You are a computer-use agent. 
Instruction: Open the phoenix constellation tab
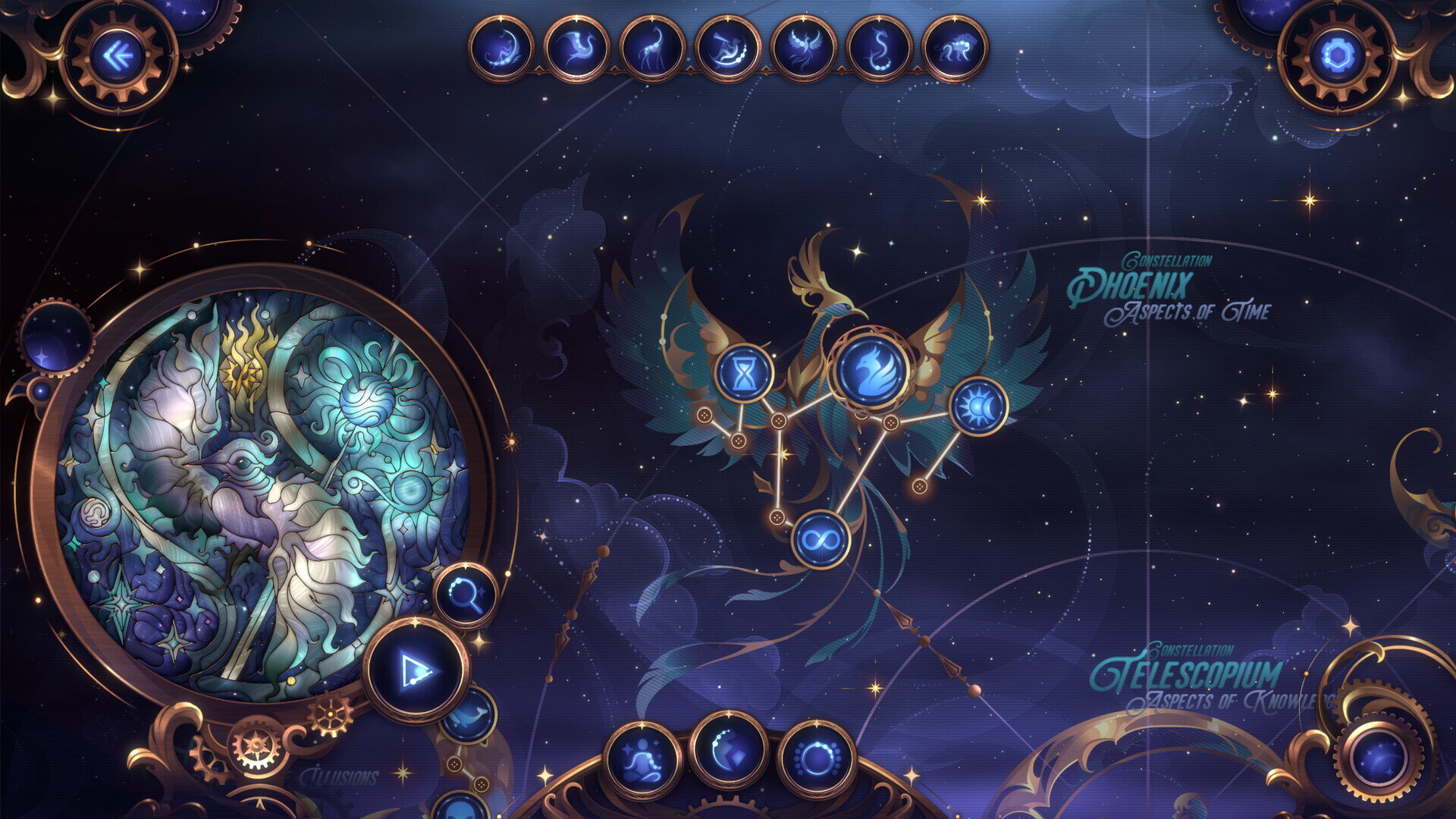tap(804, 49)
